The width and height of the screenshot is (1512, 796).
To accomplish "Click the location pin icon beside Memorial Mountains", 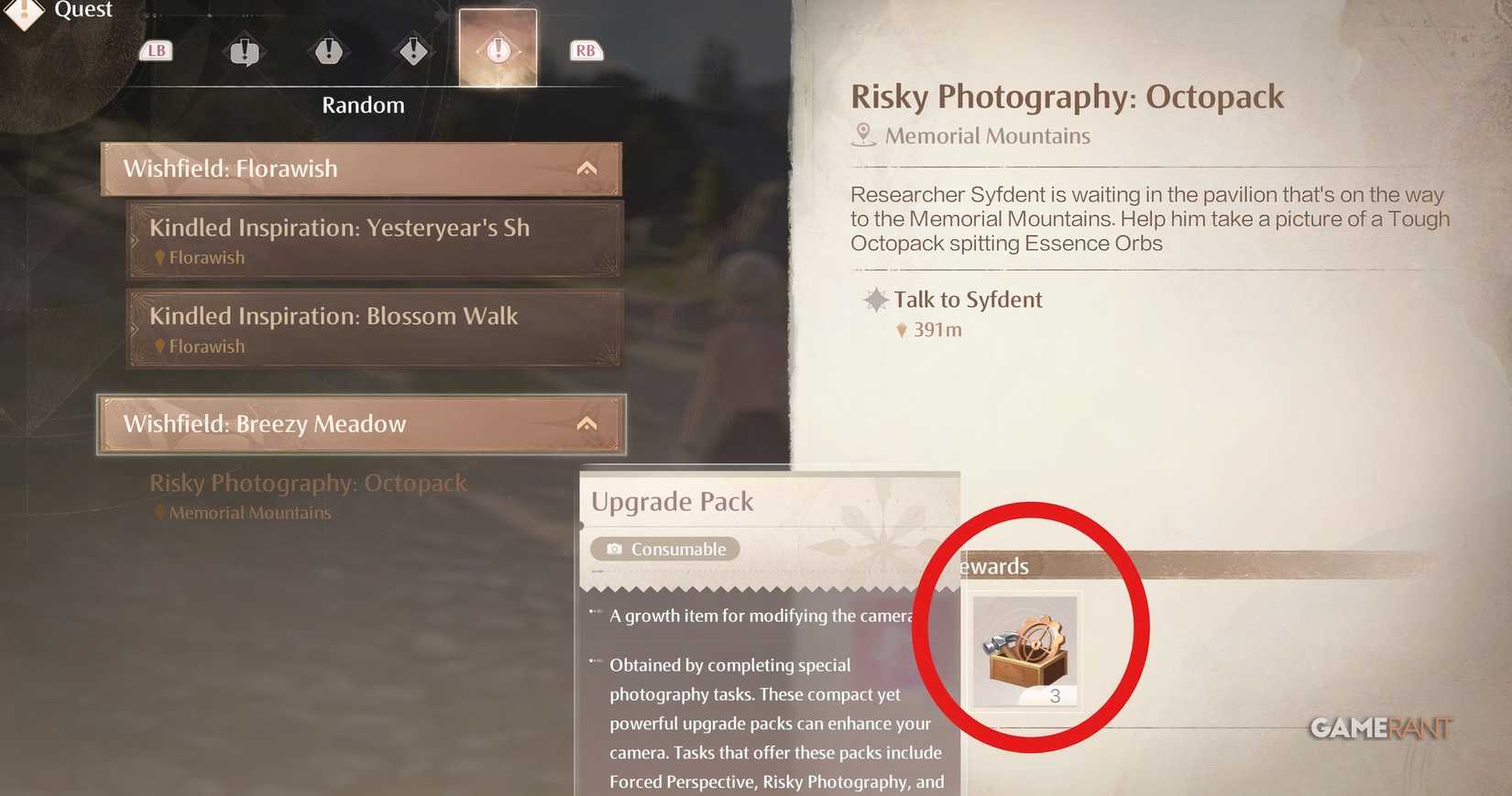I will [862, 134].
